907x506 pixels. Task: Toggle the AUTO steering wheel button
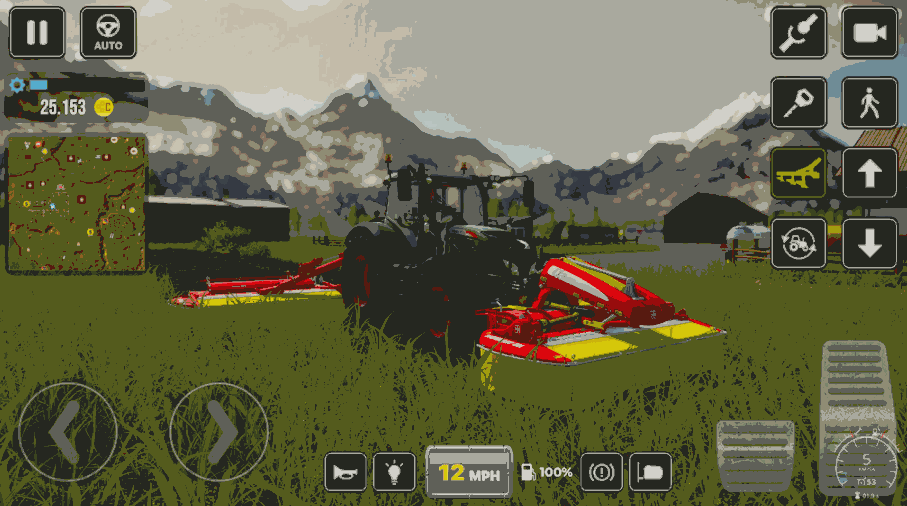pyautogui.click(x=108, y=33)
